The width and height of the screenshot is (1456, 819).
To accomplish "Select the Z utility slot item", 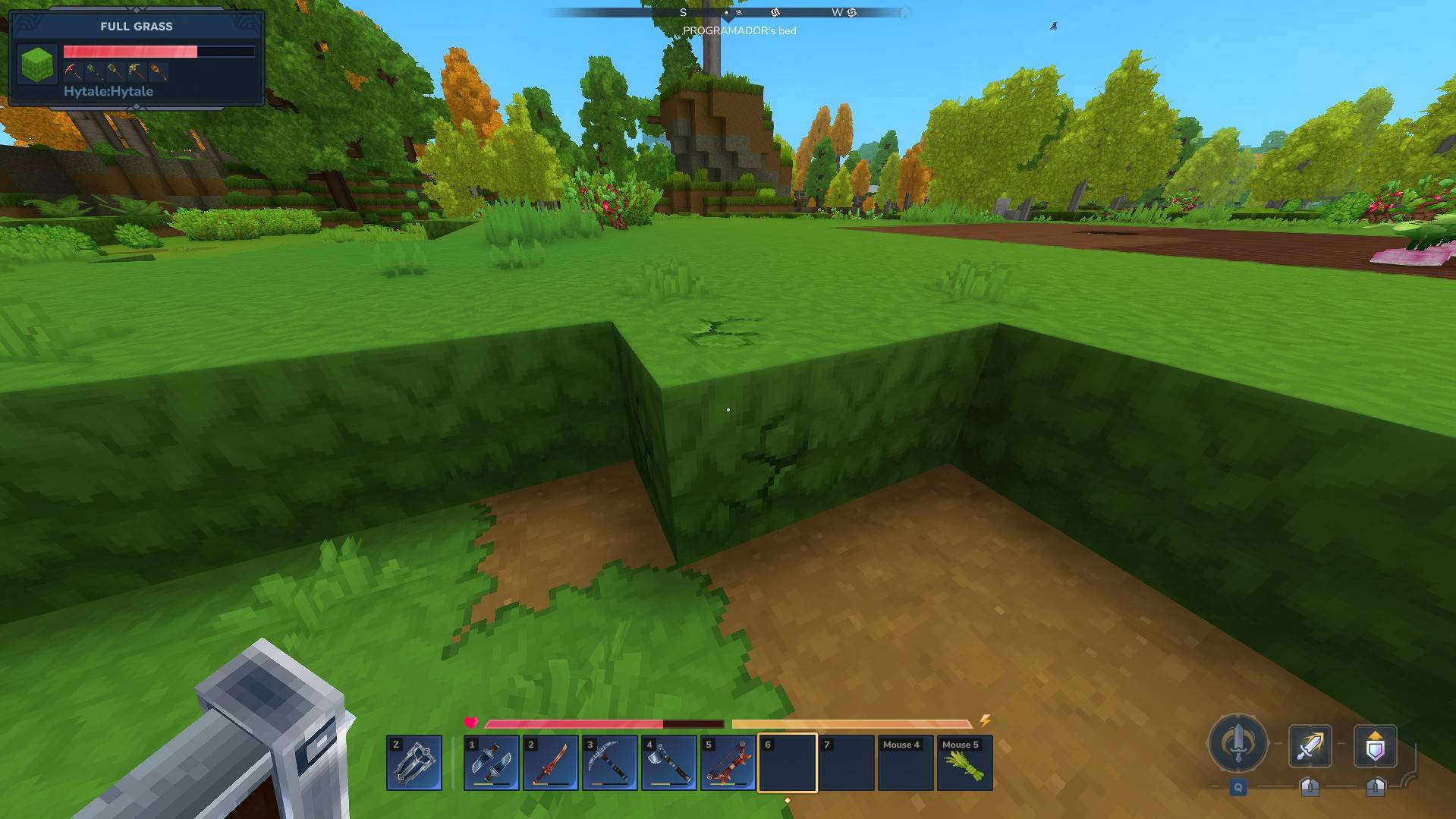I will click(414, 763).
